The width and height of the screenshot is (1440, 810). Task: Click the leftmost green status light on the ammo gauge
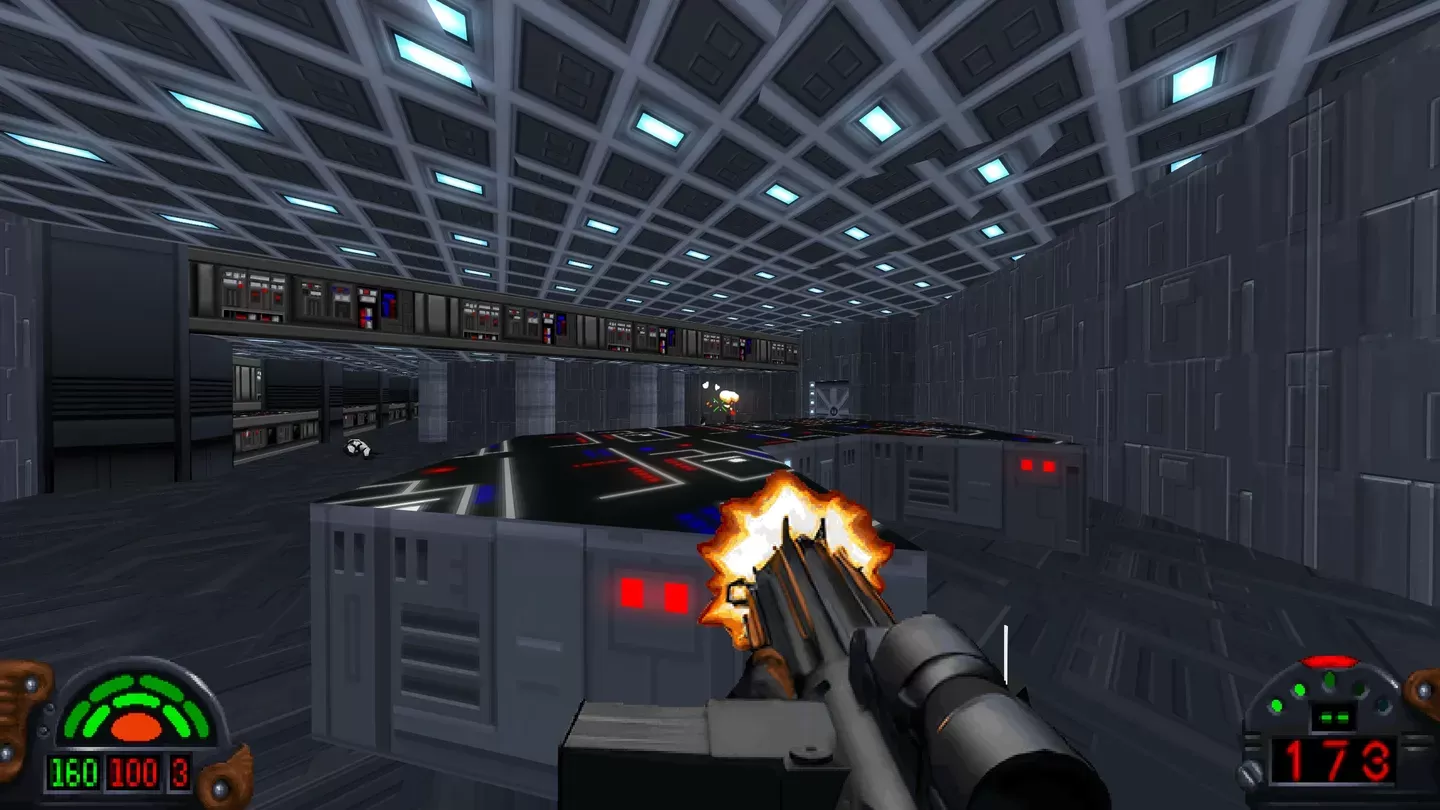click(x=1276, y=706)
